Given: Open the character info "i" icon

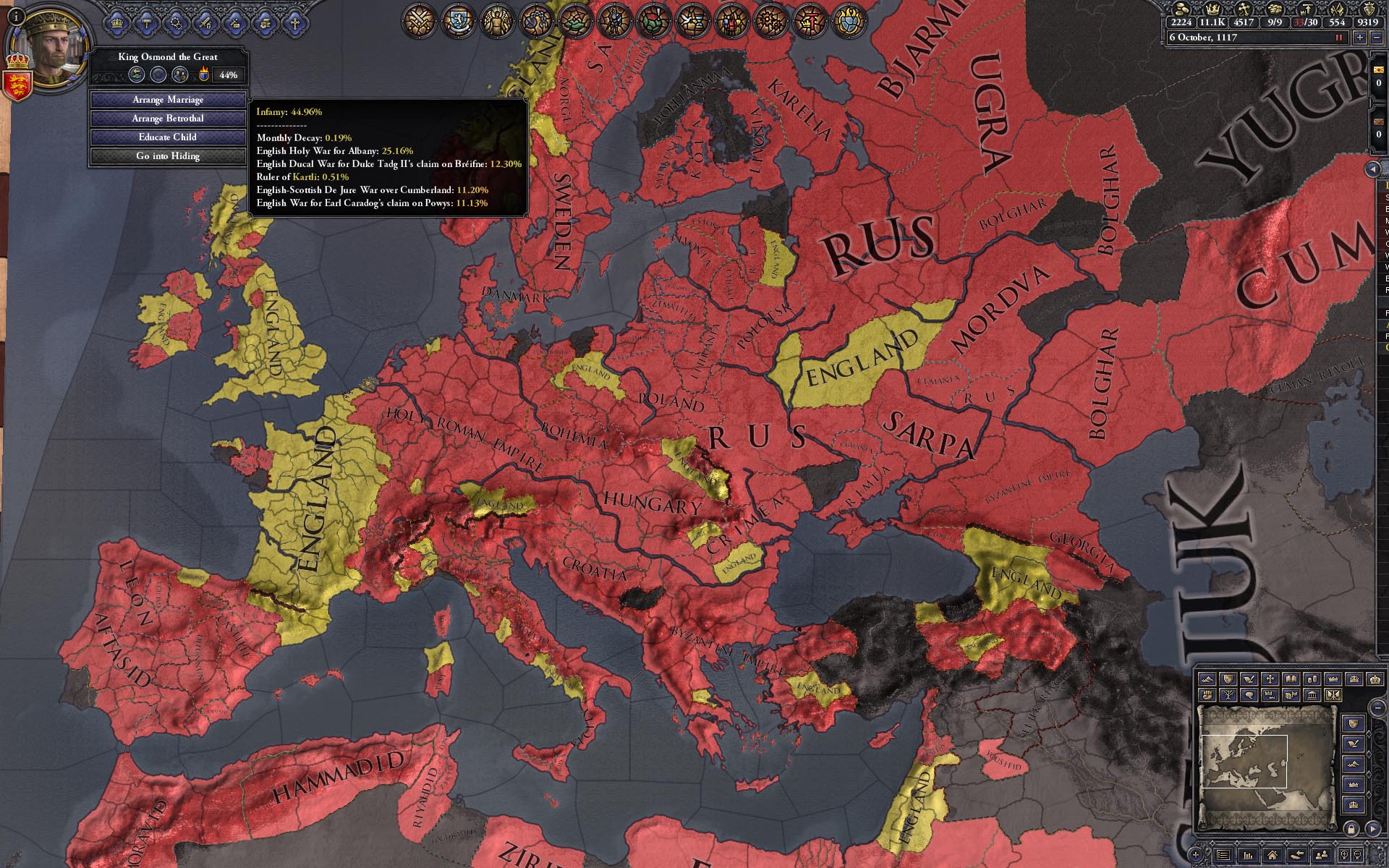Looking at the screenshot, I should (16, 17).
